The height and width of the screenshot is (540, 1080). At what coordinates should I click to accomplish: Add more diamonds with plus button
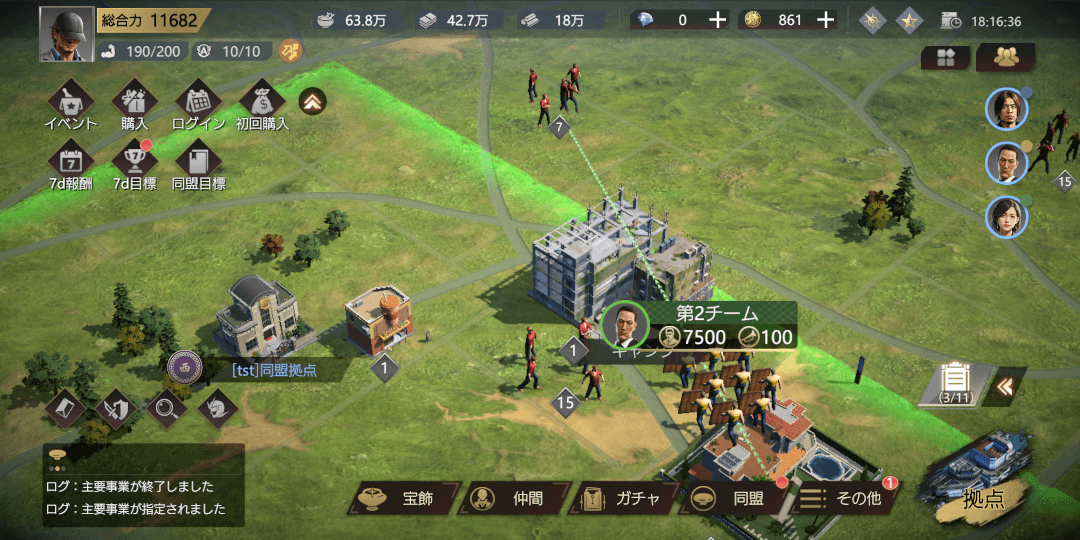click(x=717, y=20)
